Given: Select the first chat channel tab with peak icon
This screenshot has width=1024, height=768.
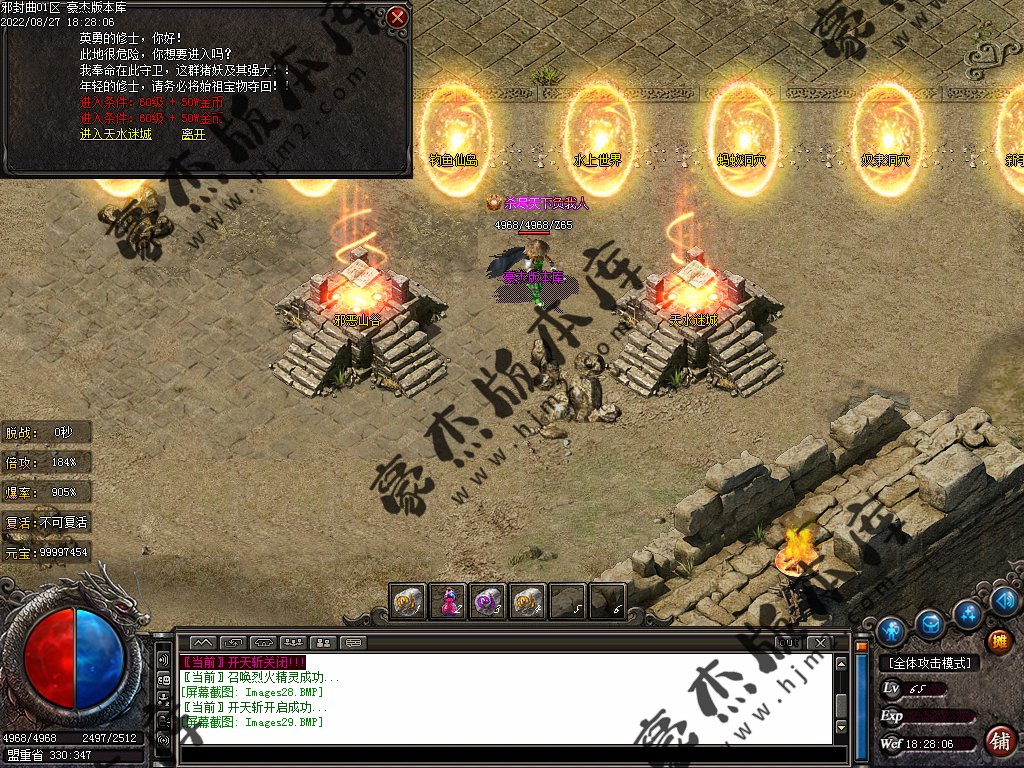Looking at the screenshot, I should tap(203, 642).
